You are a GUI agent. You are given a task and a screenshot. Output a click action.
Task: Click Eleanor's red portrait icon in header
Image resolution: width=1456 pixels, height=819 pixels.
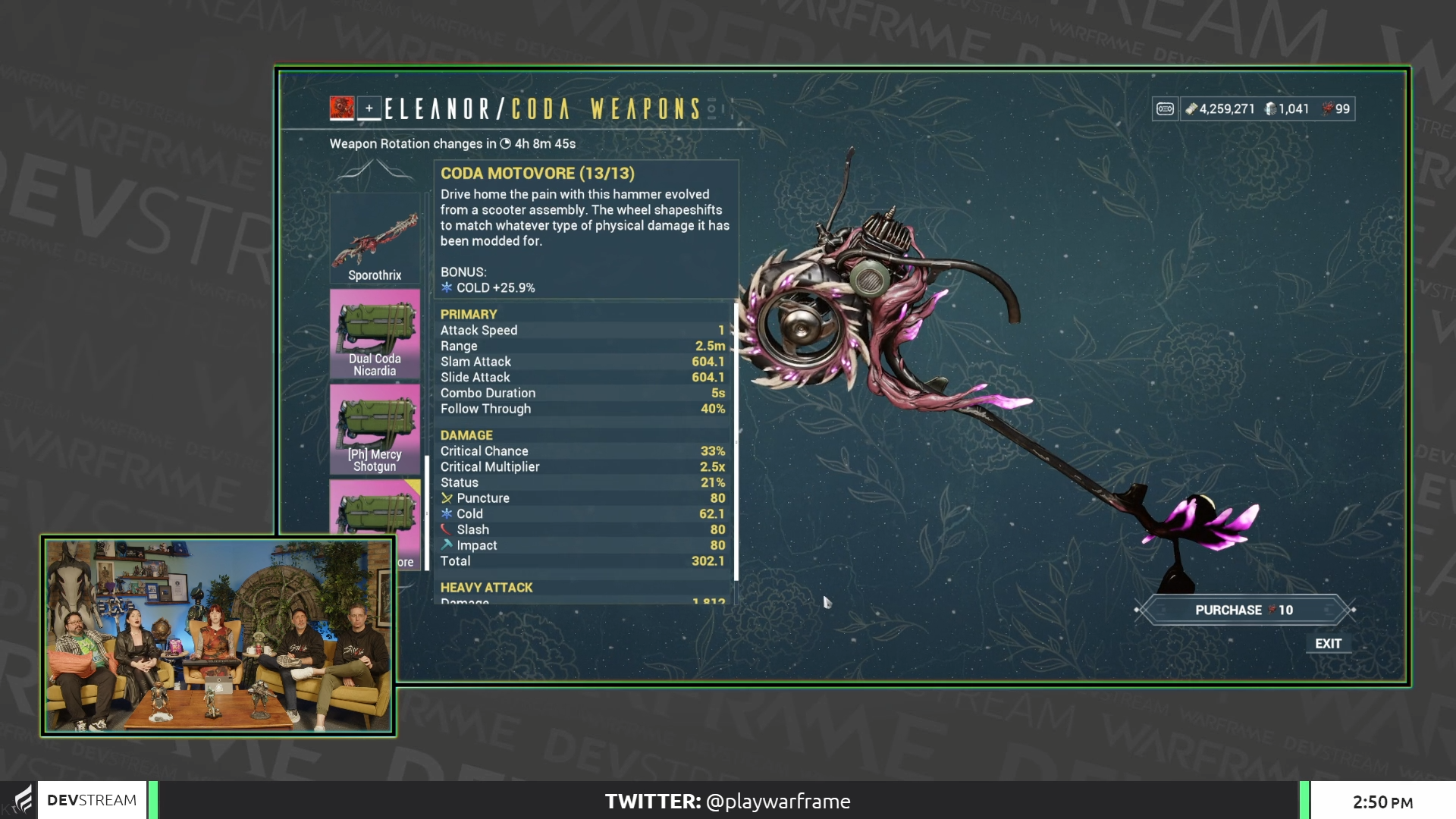click(341, 108)
